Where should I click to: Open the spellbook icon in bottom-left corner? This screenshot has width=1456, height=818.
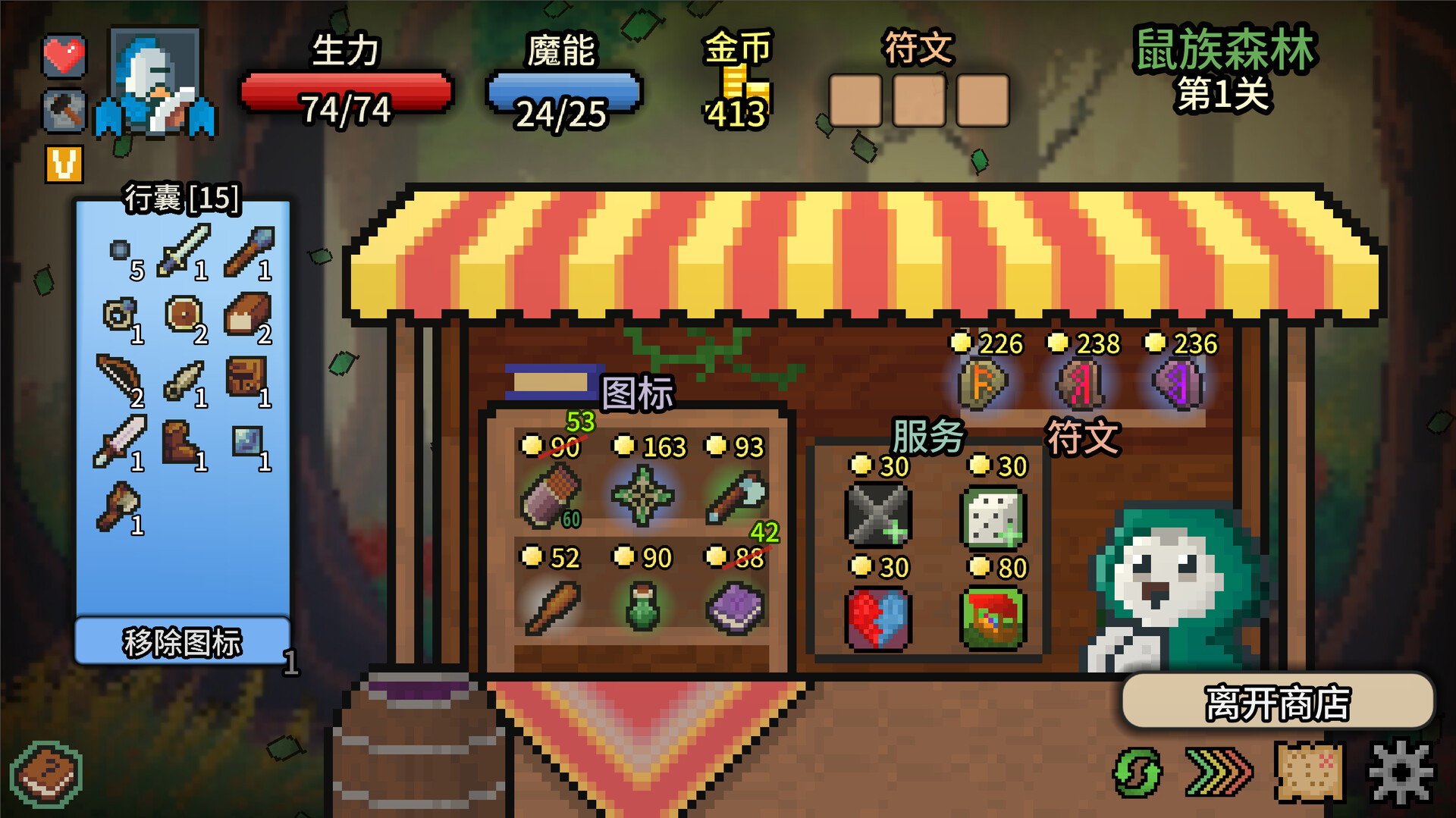[x=47, y=772]
